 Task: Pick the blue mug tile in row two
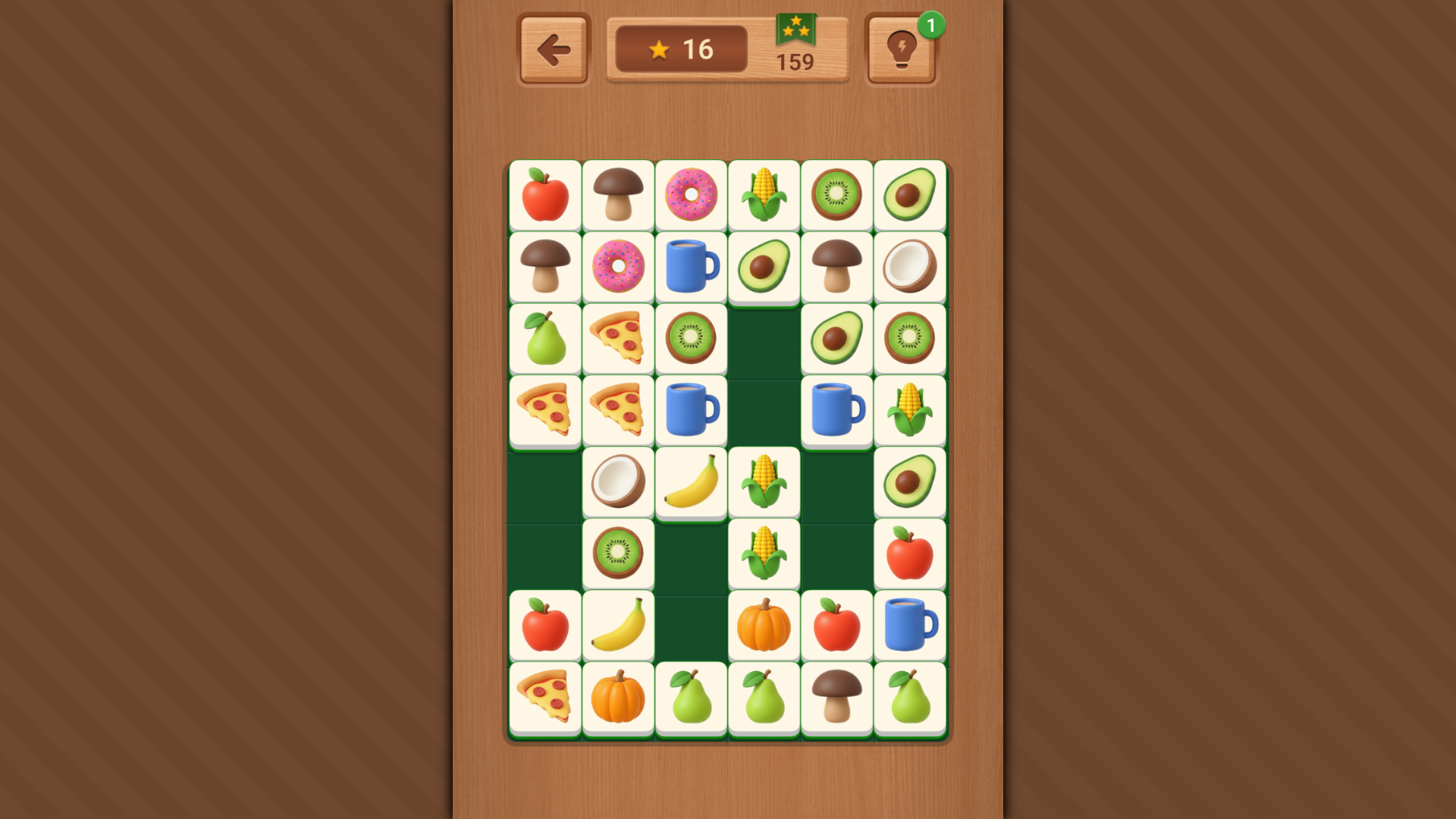(691, 267)
